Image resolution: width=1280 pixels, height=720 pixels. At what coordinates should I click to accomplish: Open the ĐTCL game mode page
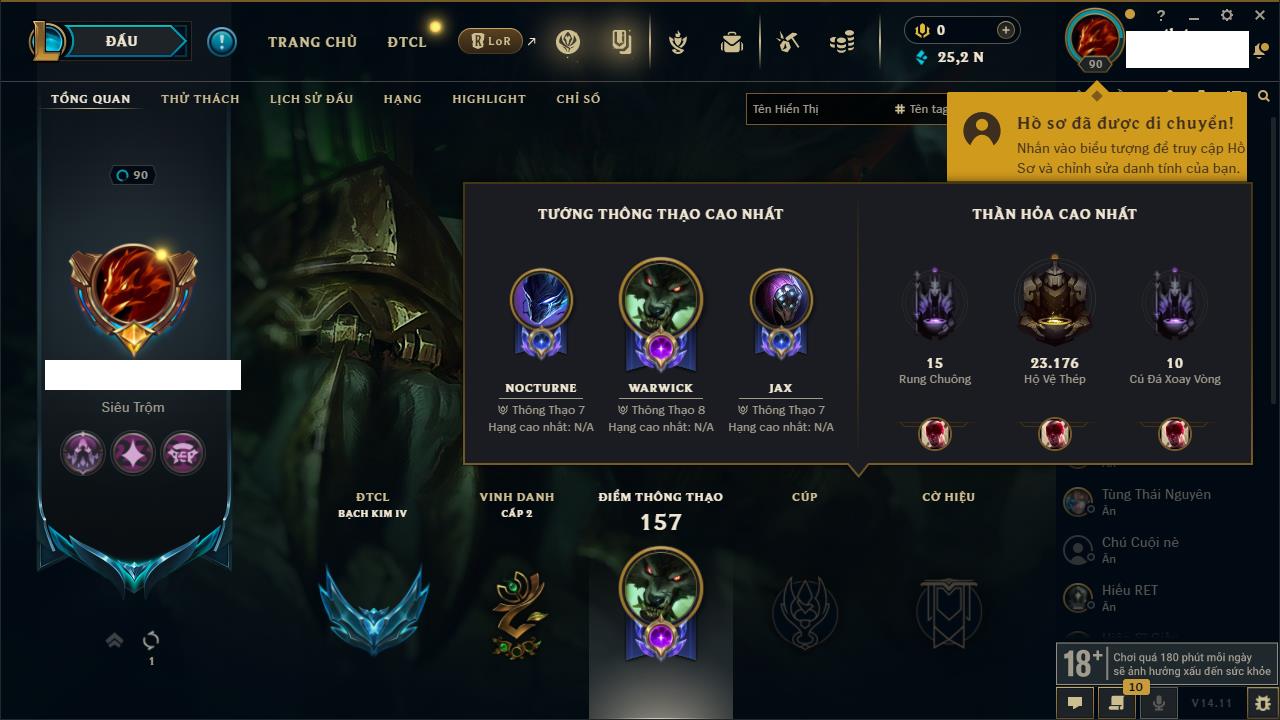407,42
